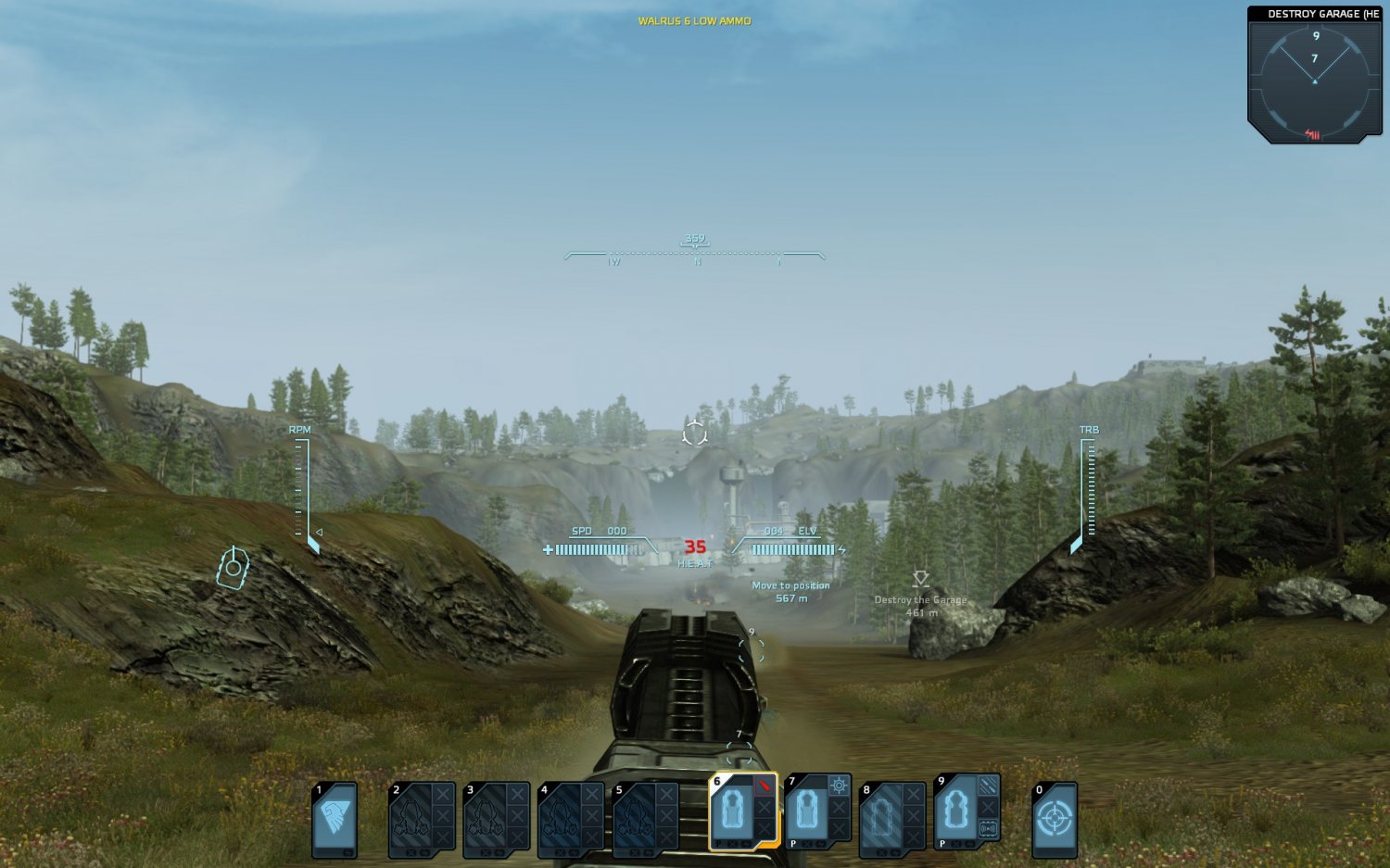The image size is (1390, 868).
Task: Toggle the P marker on slot 9
Action: [x=942, y=844]
